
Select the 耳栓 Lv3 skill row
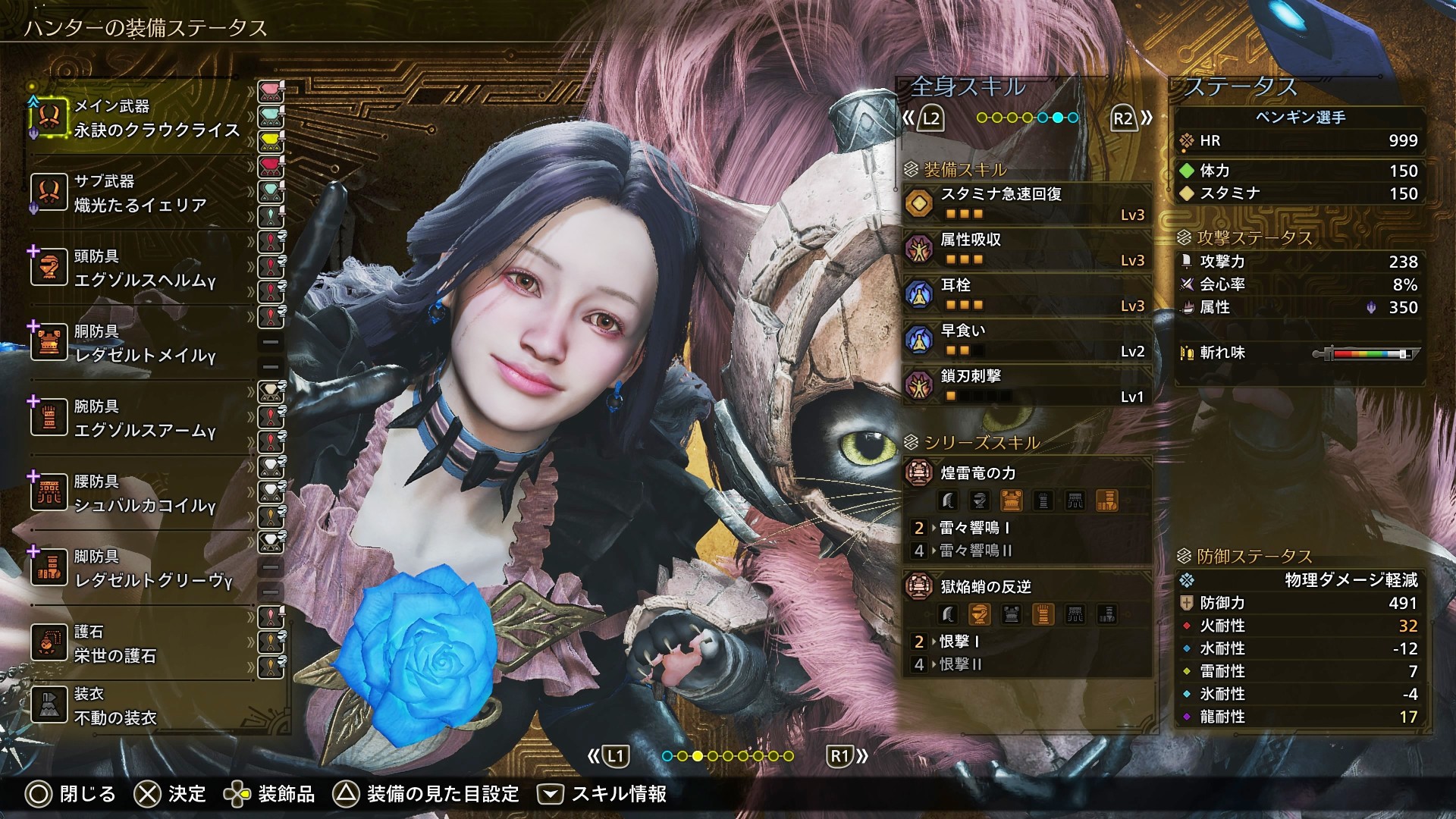(1028, 294)
